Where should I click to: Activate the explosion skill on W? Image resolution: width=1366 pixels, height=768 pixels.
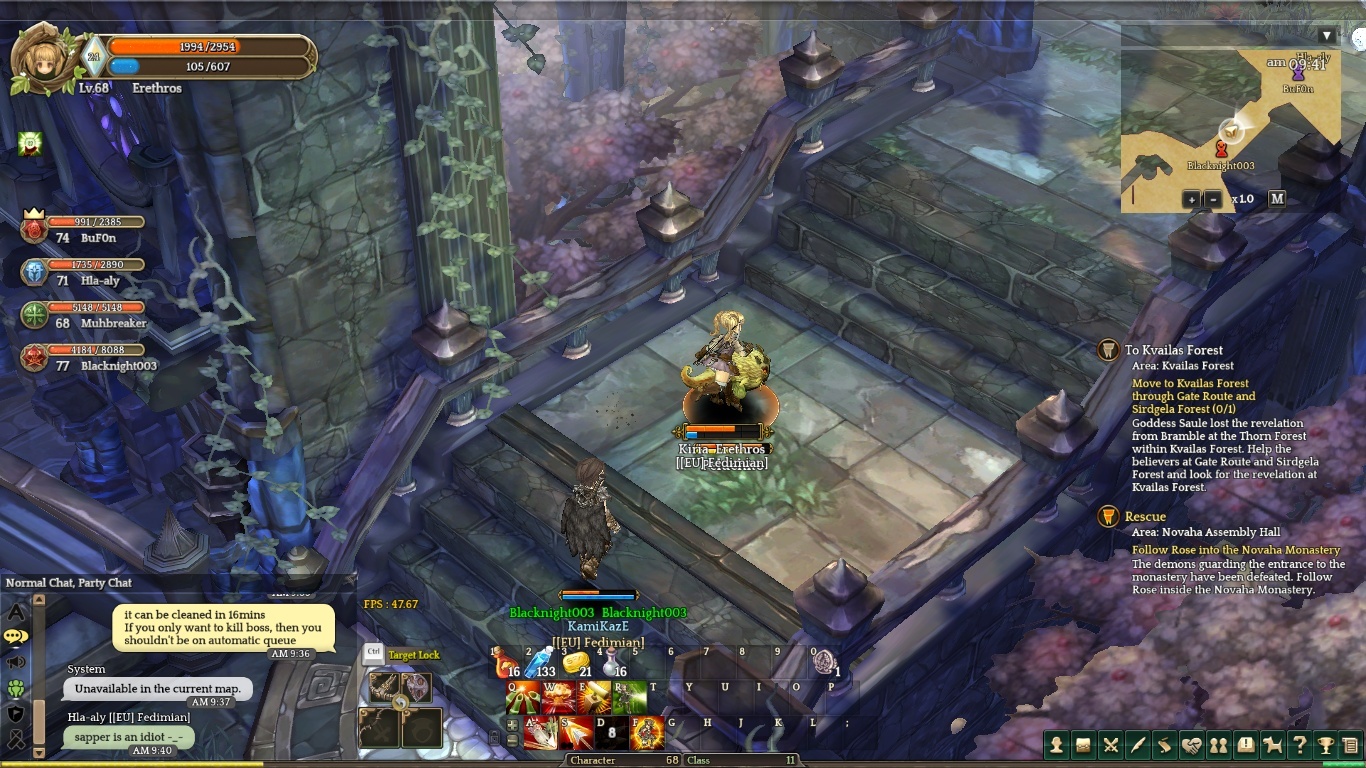(x=557, y=697)
